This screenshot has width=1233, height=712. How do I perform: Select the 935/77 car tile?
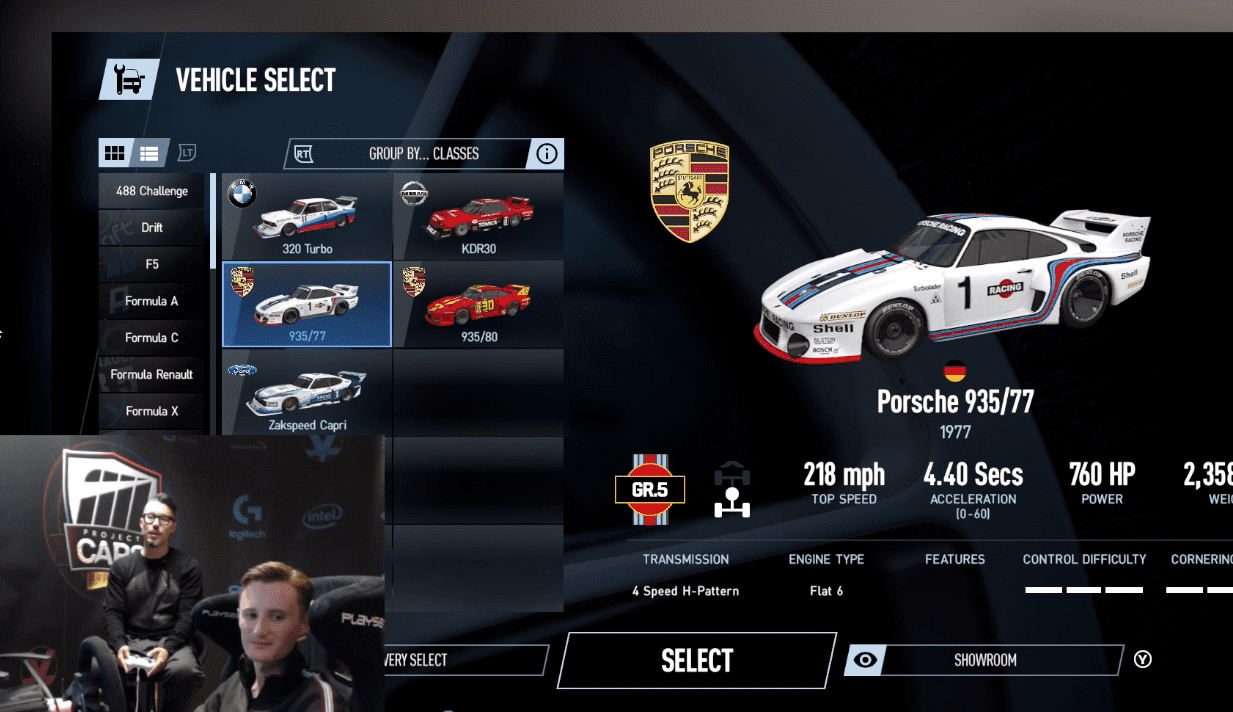click(x=306, y=304)
